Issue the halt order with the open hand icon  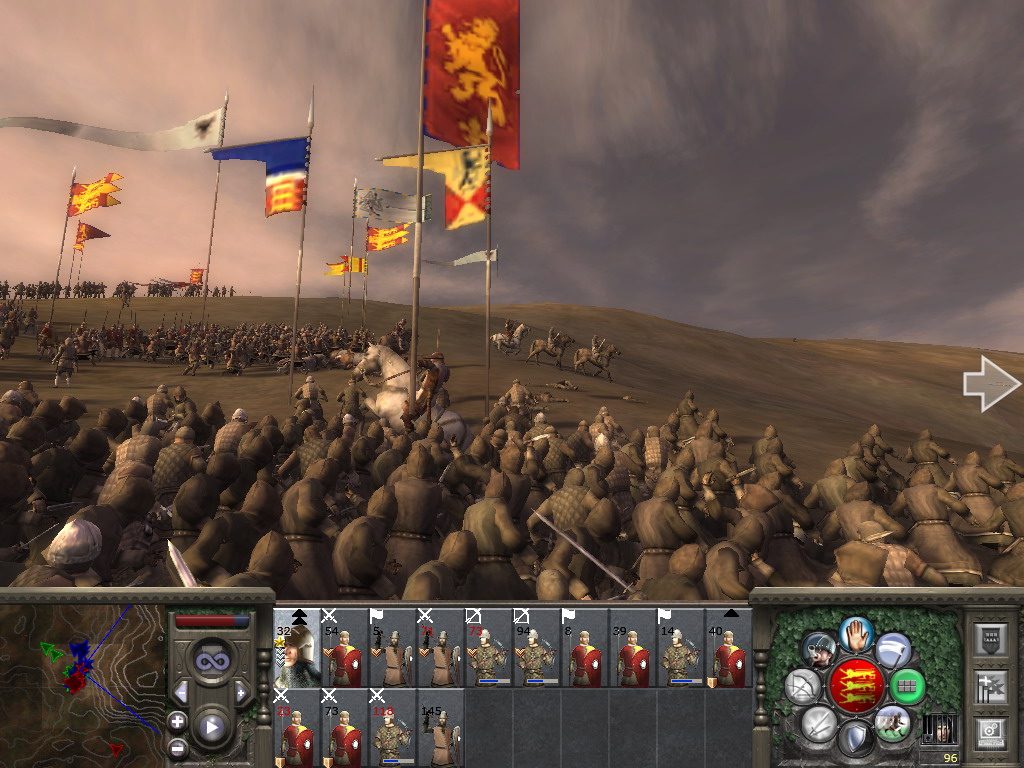855,634
